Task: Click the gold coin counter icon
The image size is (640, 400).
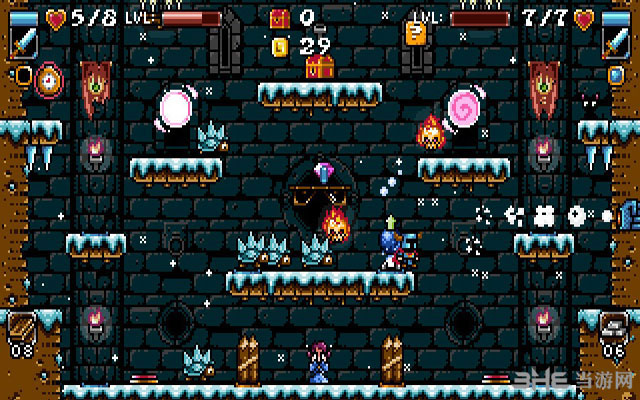Action: tap(280, 45)
